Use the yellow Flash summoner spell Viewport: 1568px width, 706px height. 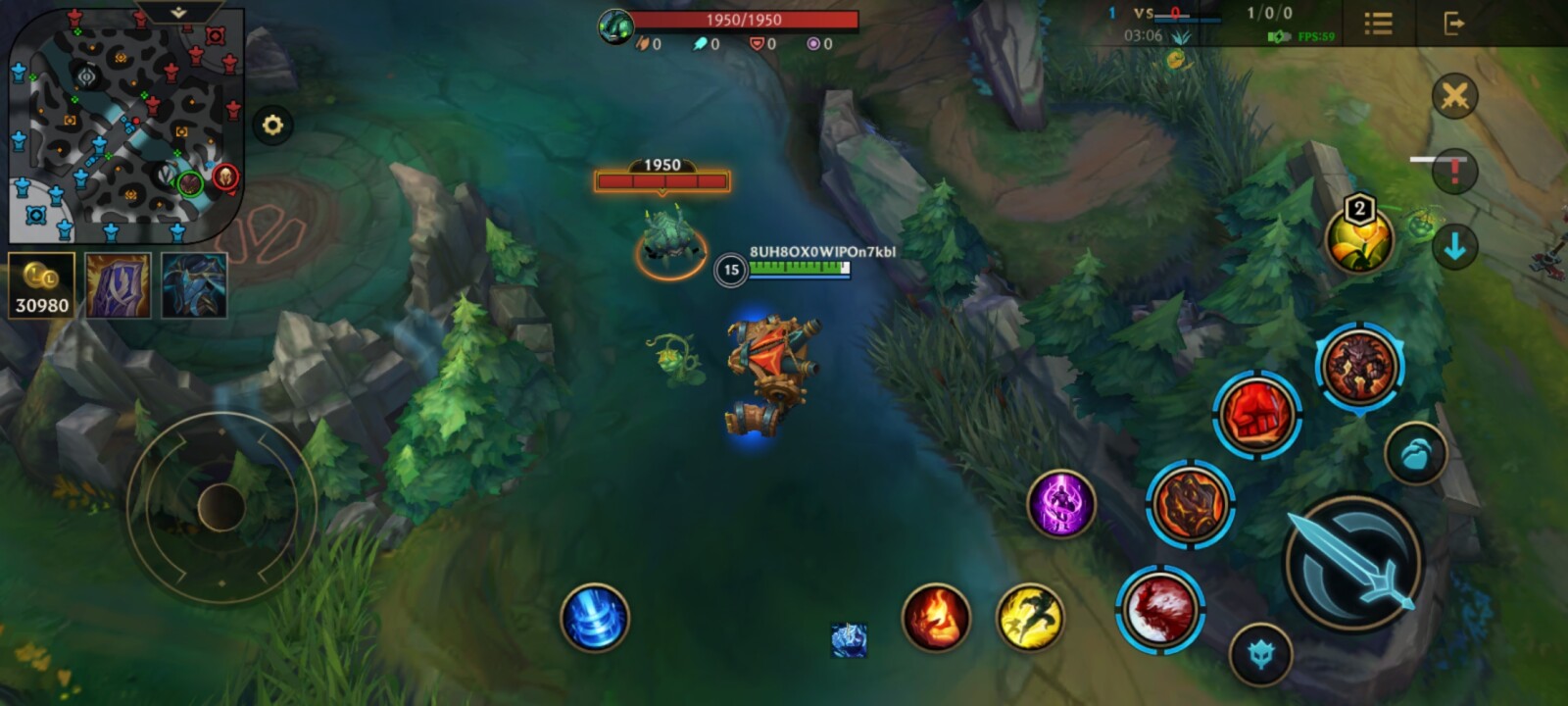(x=1030, y=618)
